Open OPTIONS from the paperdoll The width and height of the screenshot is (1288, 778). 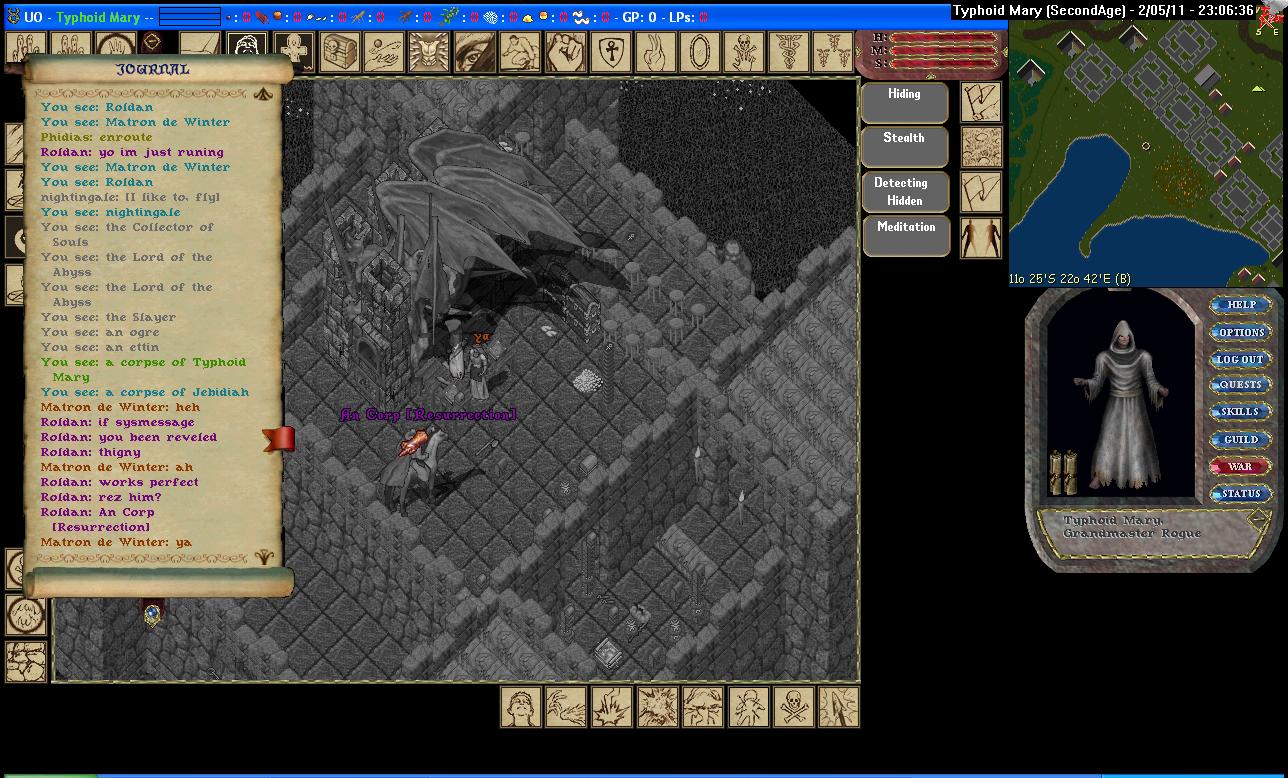[1240, 332]
